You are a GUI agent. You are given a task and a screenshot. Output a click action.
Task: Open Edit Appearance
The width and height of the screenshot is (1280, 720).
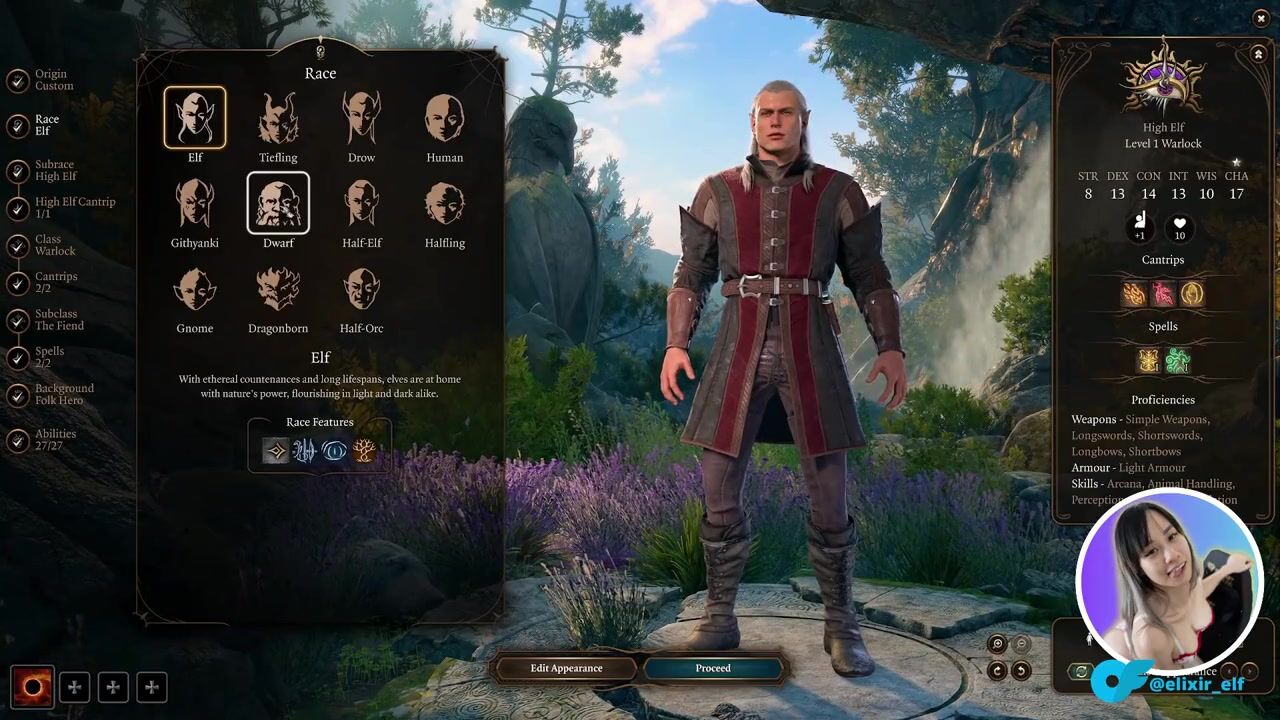[x=566, y=668]
